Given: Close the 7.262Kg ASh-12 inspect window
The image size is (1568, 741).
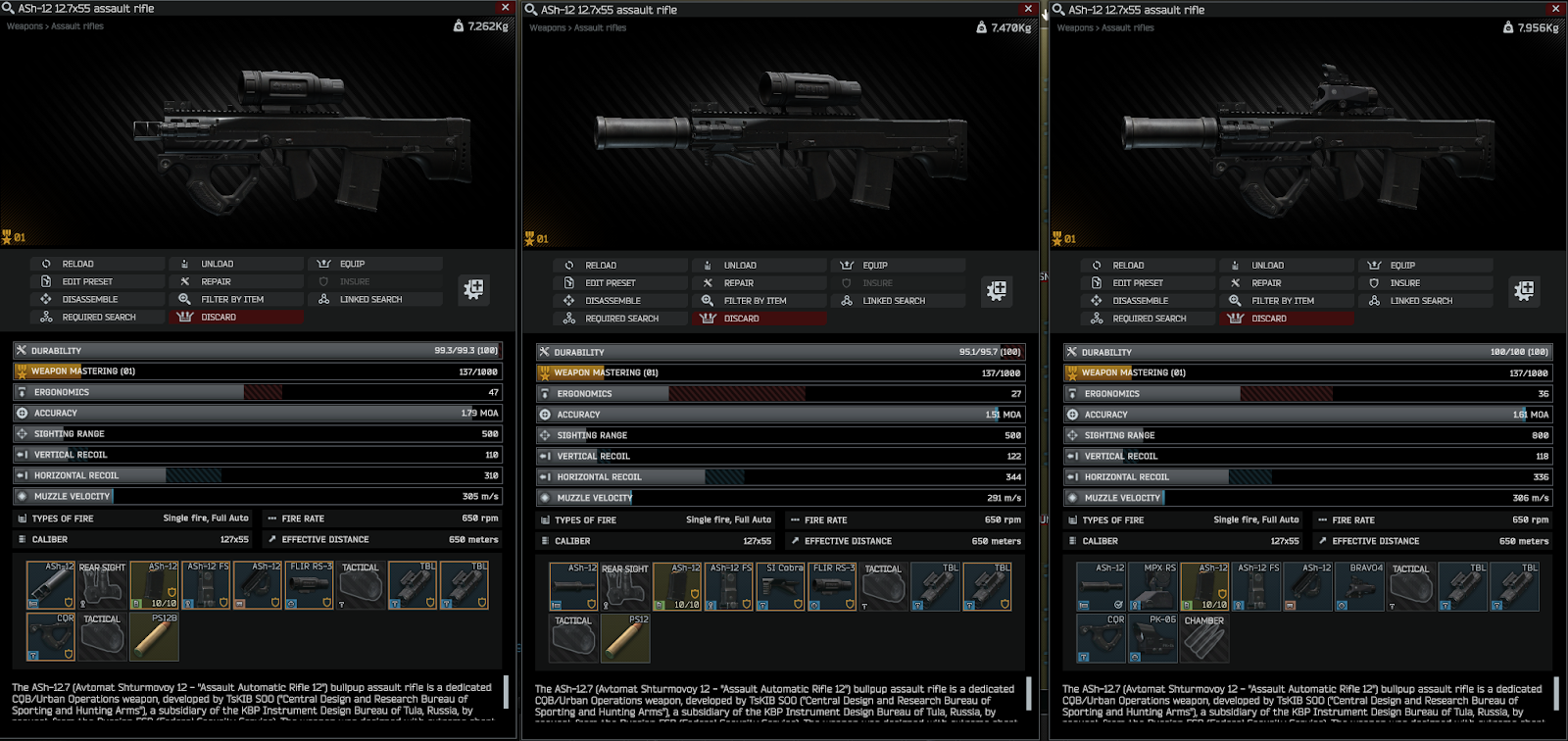Looking at the screenshot, I should pyautogui.click(x=506, y=8).
